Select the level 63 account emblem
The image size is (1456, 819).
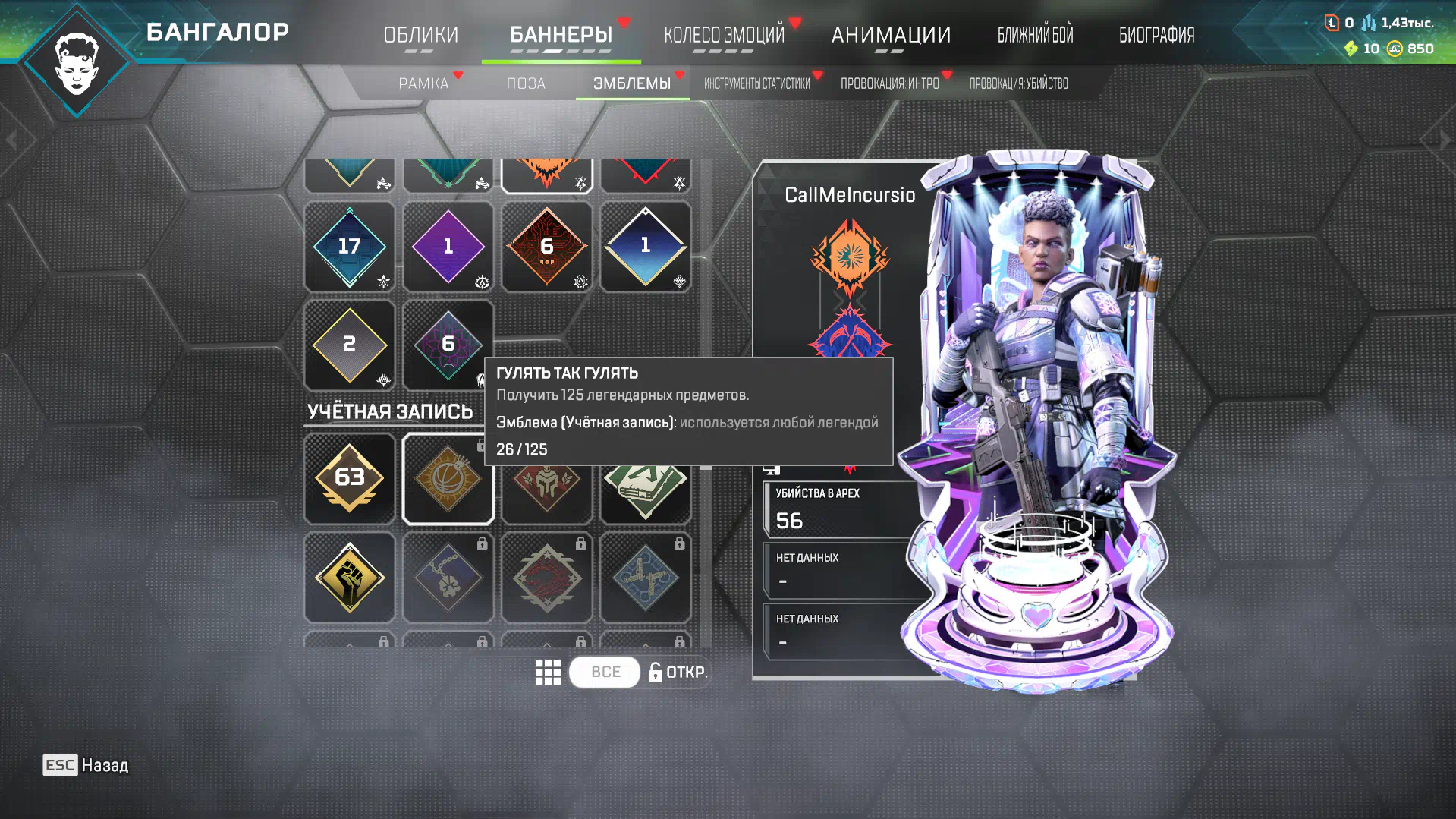coord(350,478)
